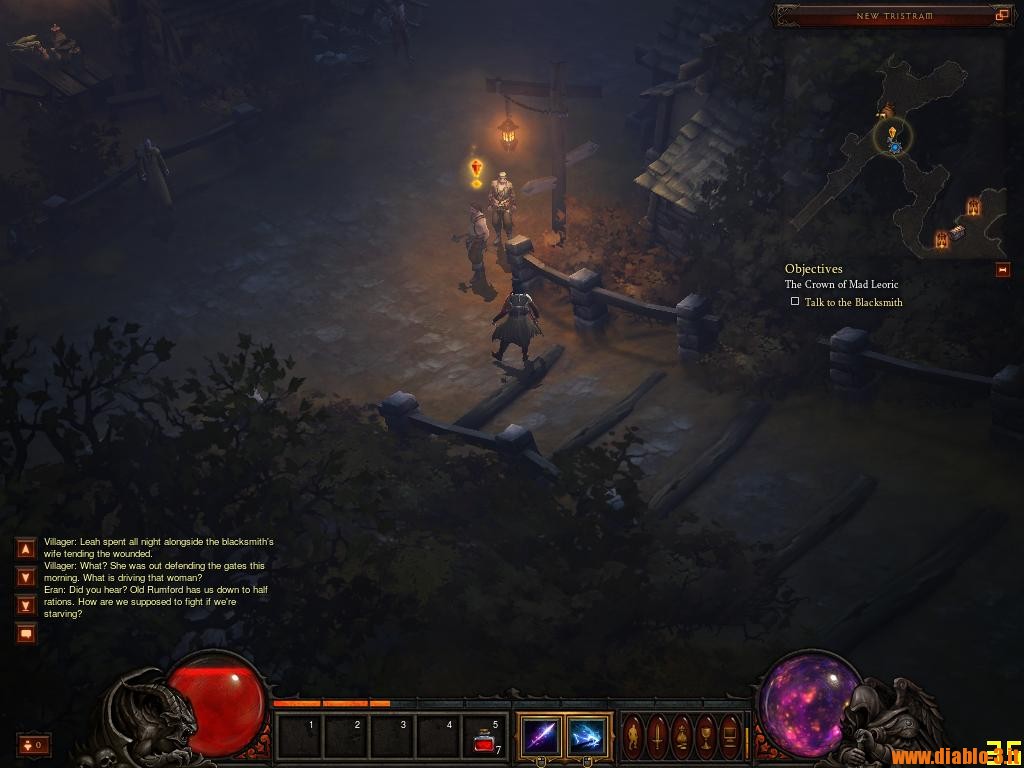Show earlier chat messages with up arrow
Screen dimensions: 1024x768
(26, 548)
